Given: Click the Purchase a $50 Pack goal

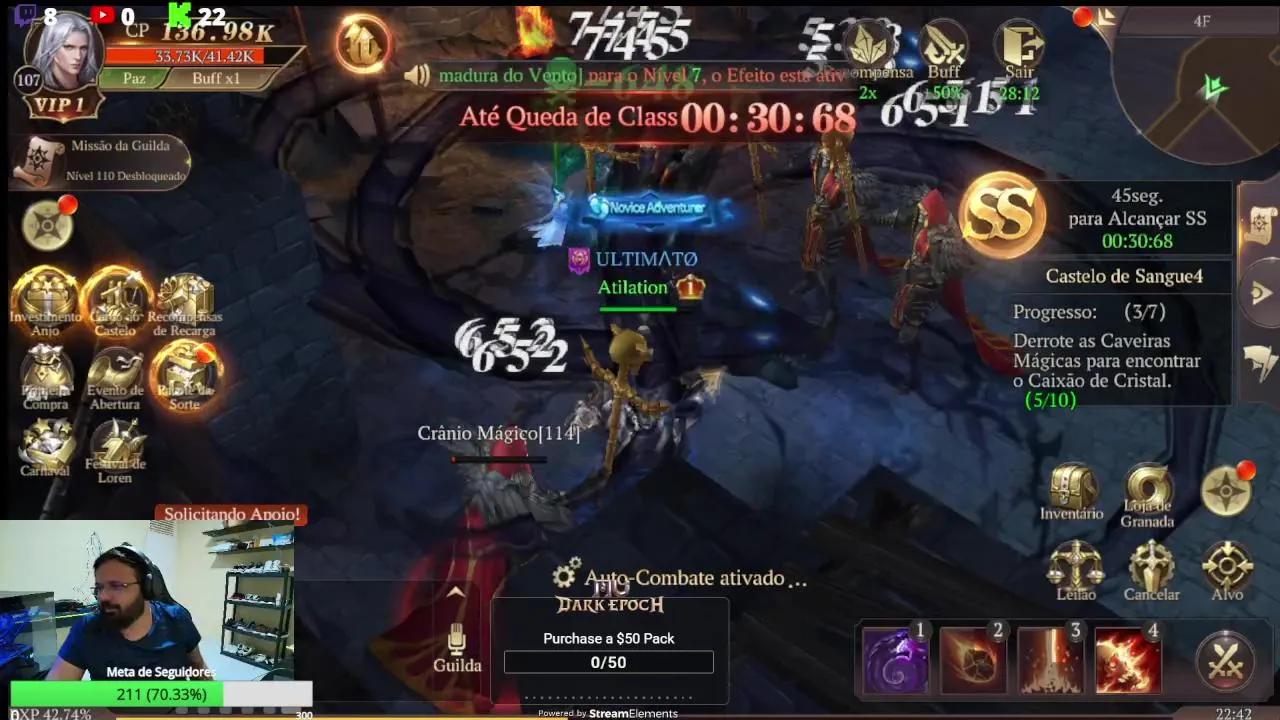Looking at the screenshot, I should 608,638.
